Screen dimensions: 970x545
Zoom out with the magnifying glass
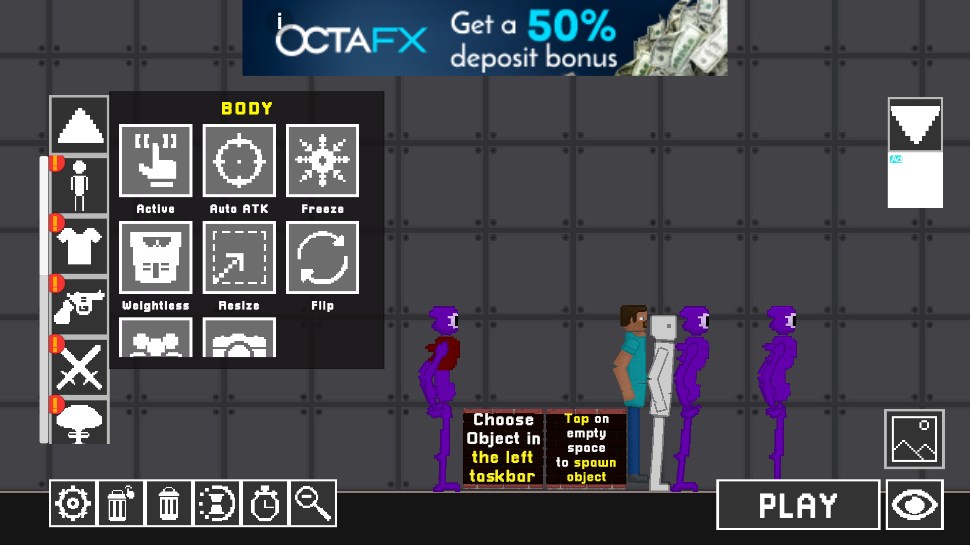[x=313, y=503]
